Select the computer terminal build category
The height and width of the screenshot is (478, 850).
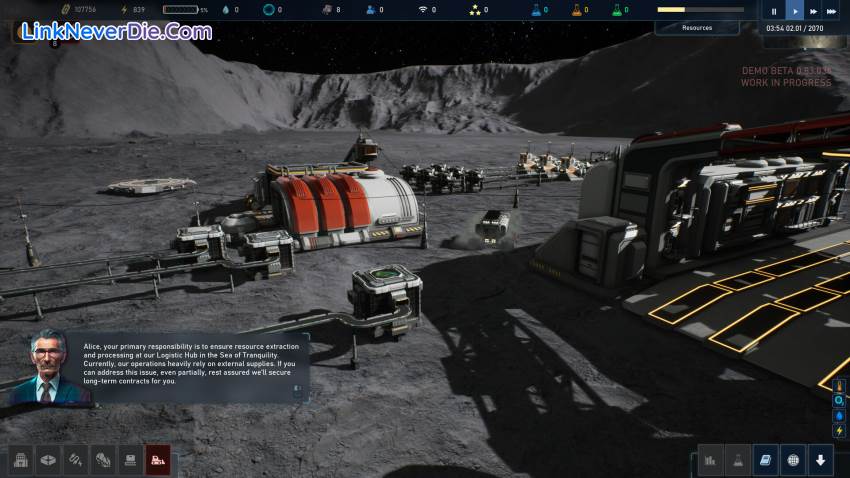click(129, 460)
